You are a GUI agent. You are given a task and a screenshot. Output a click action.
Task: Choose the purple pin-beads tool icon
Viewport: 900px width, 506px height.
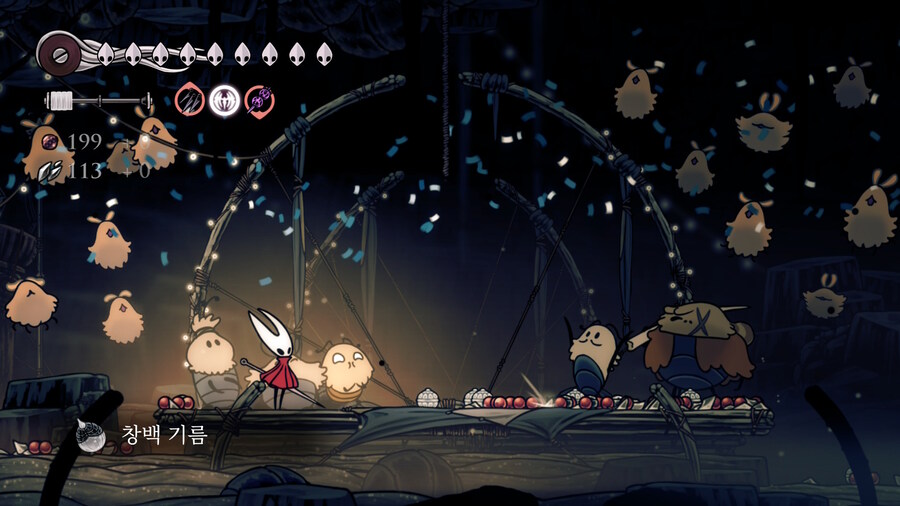pyautogui.click(x=258, y=100)
